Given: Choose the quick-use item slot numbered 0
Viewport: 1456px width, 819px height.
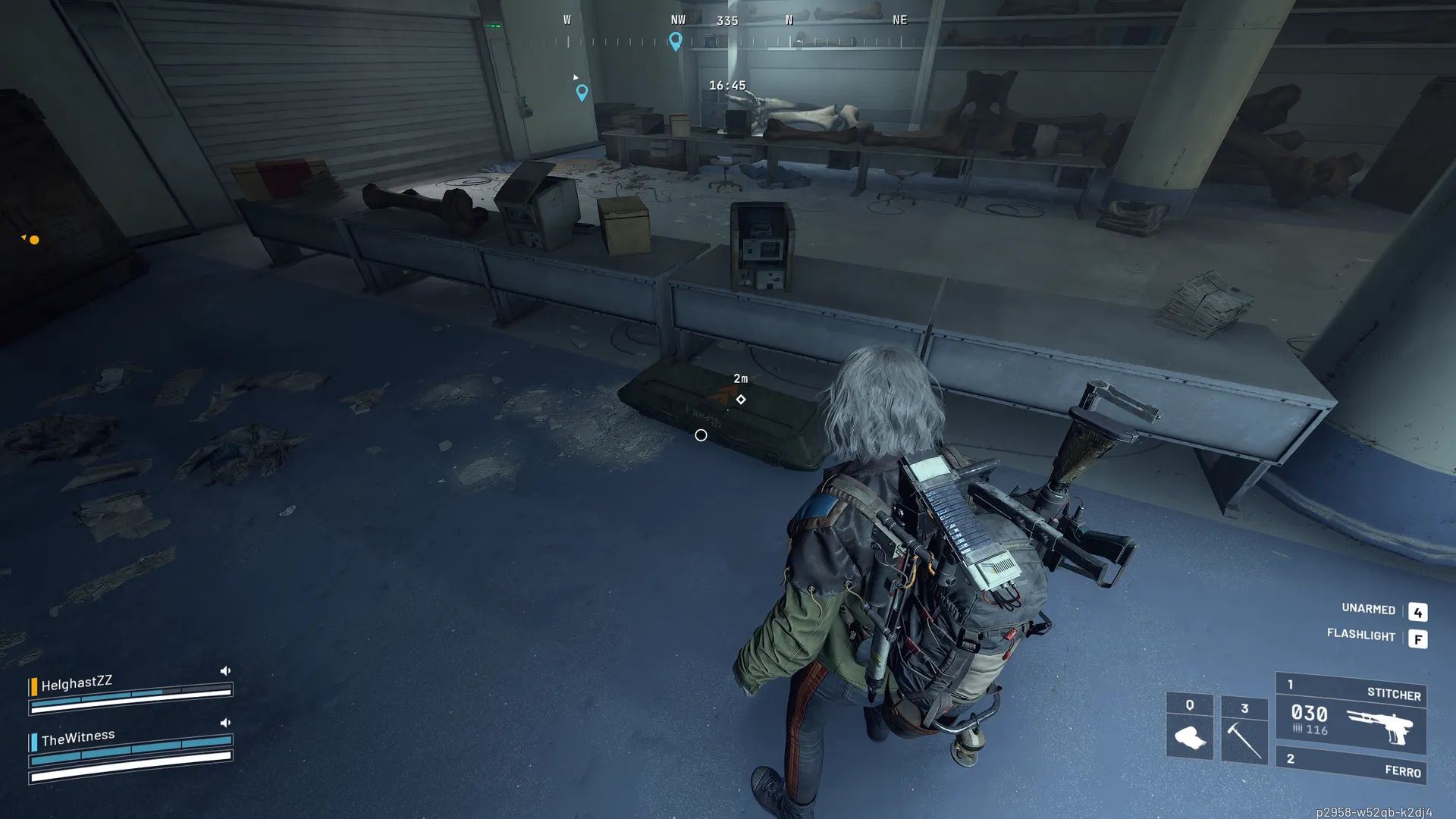Looking at the screenshot, I should pos(1189,726).
